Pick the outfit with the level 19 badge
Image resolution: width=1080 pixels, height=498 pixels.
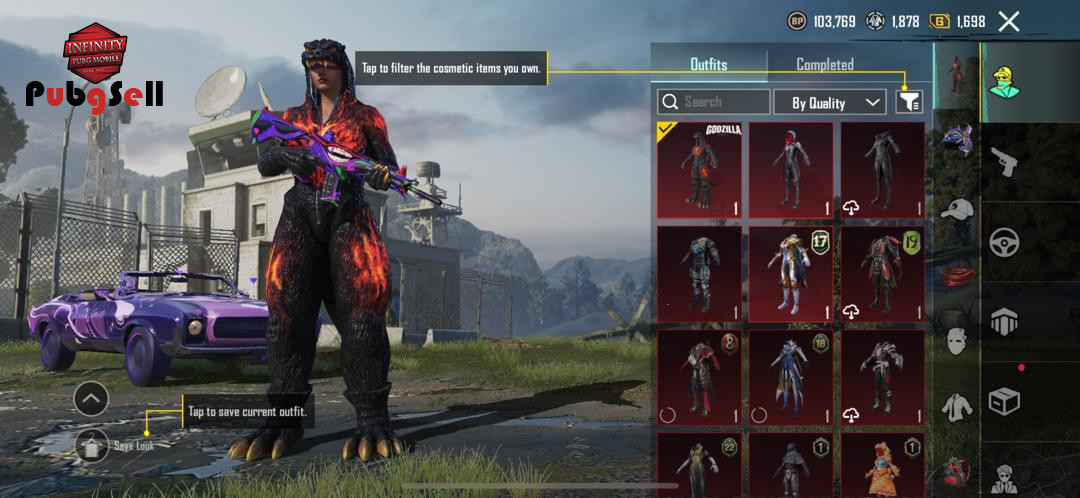(882, 274)
